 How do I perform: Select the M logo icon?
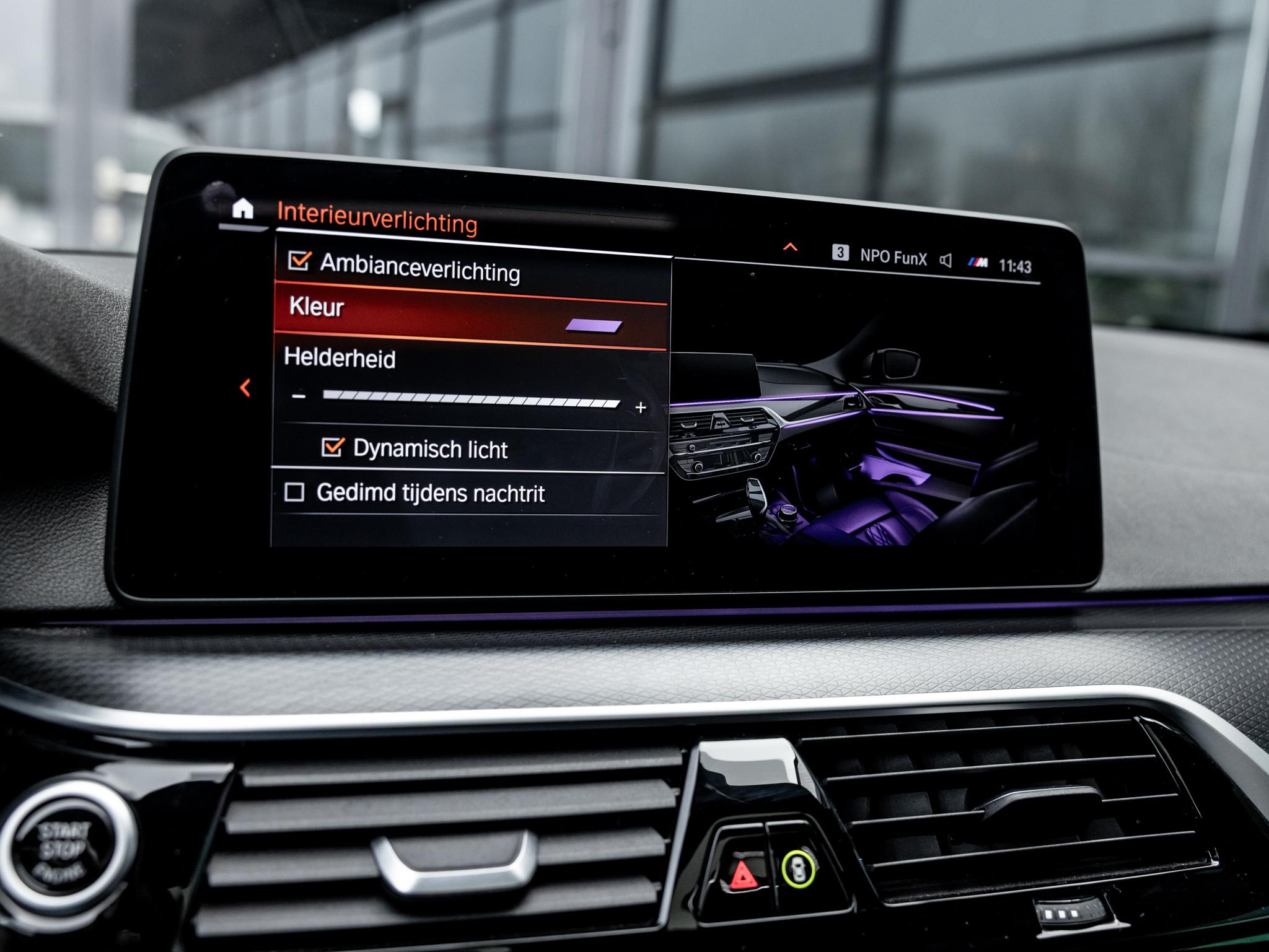coord(978,263)
